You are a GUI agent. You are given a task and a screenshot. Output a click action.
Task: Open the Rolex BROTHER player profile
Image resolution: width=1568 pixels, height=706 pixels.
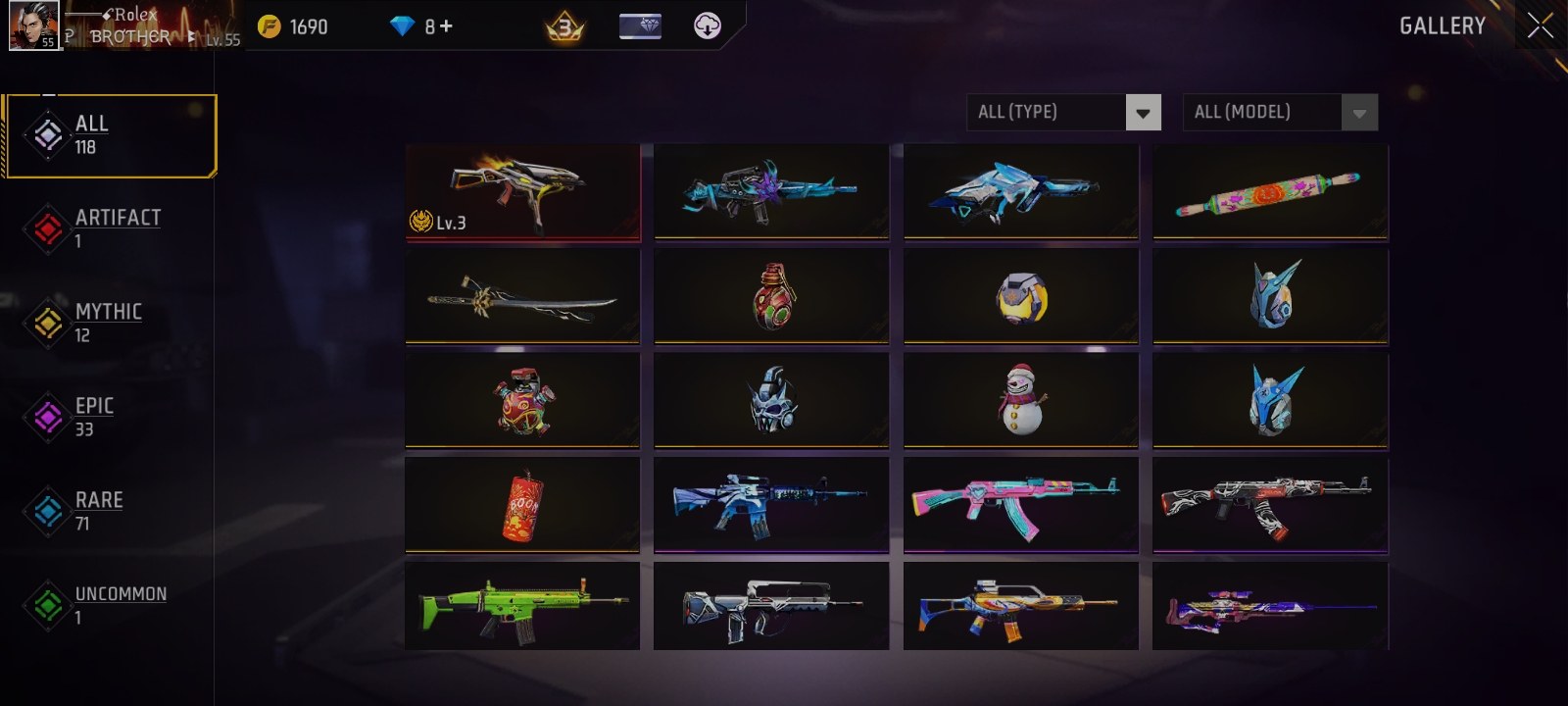point(34,25)
